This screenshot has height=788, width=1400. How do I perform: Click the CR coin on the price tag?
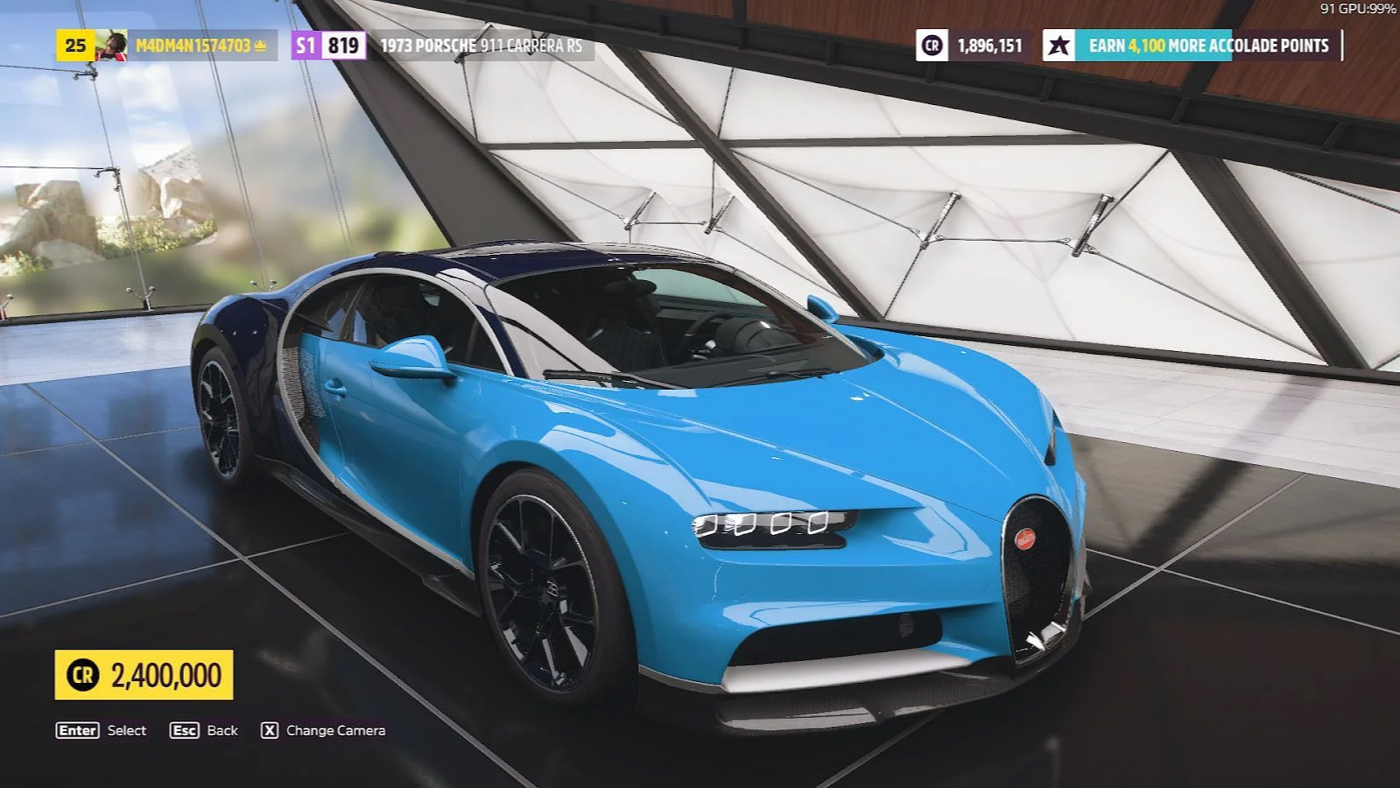84,674
